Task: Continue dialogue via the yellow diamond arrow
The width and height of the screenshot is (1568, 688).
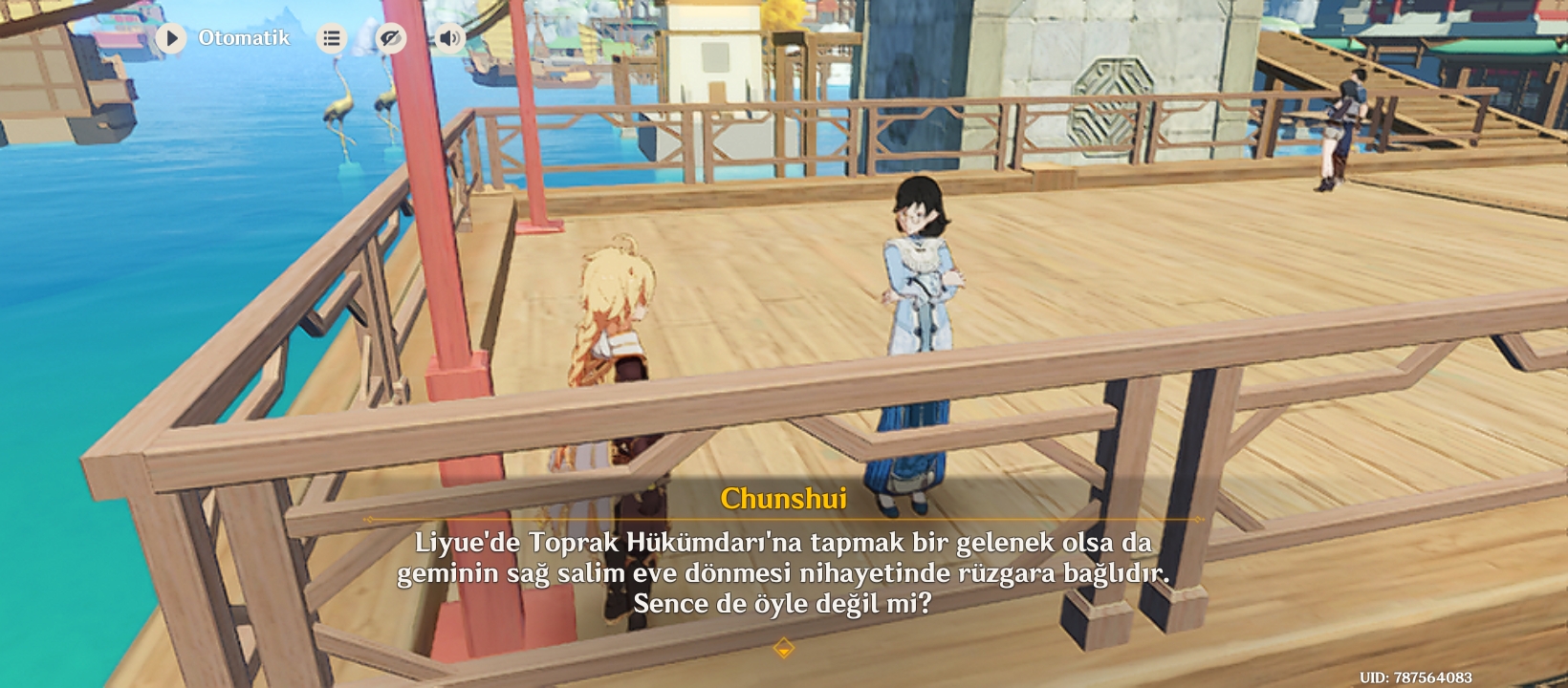Action: [783, 649]
